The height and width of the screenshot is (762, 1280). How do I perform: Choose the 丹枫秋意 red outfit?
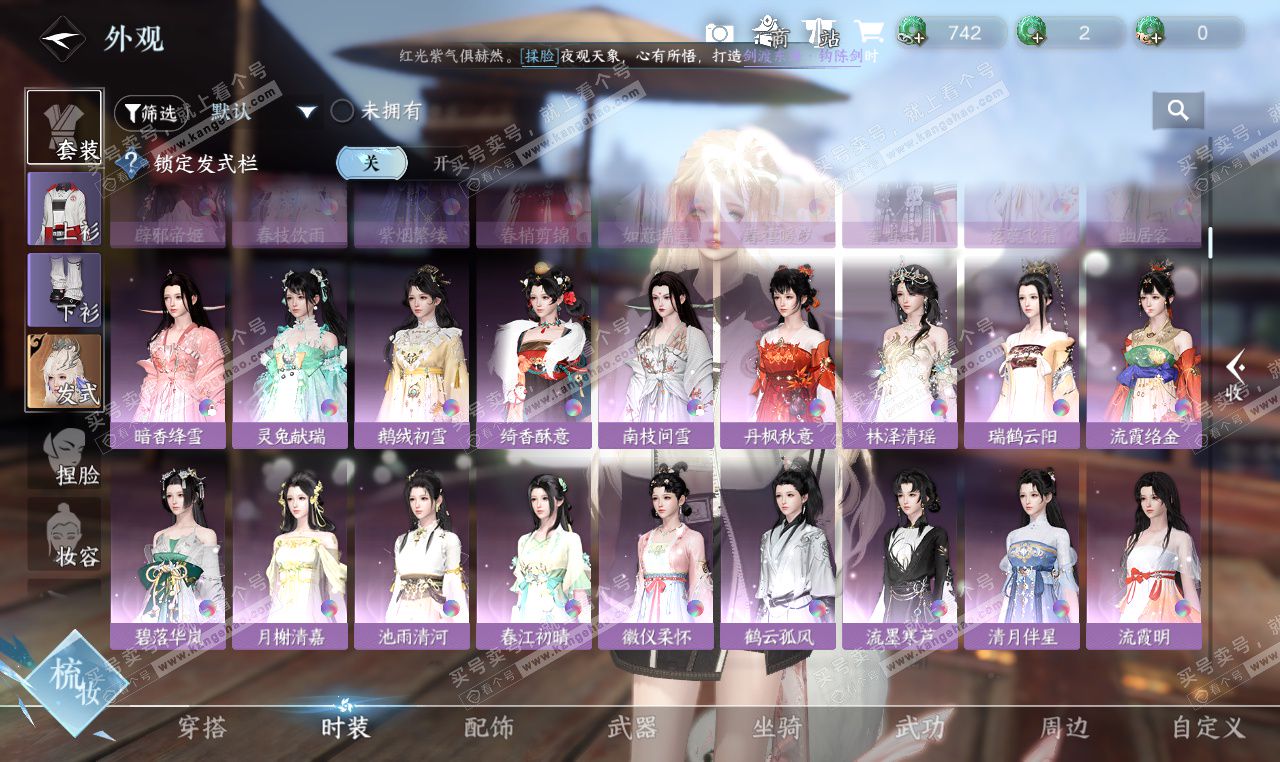[x=778, y=355]
